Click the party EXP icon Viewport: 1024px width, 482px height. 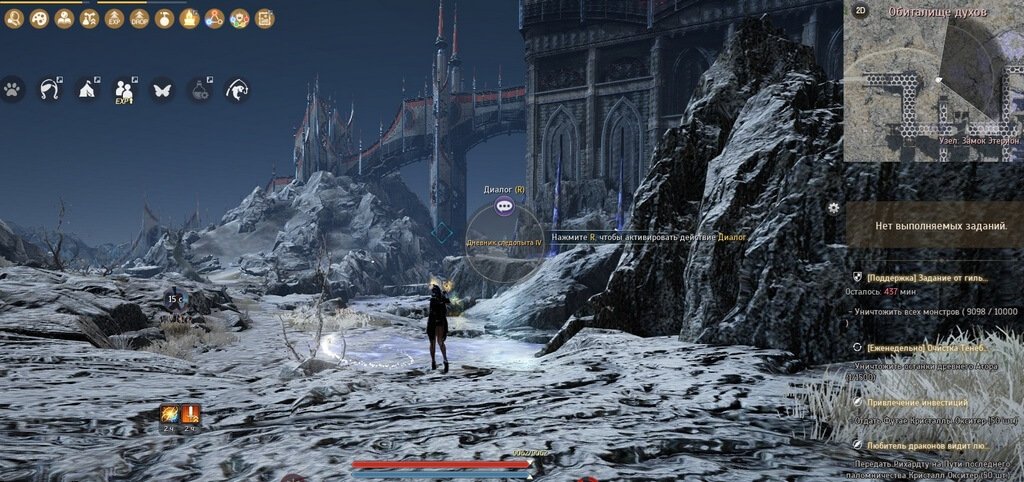tap(125, 90)
